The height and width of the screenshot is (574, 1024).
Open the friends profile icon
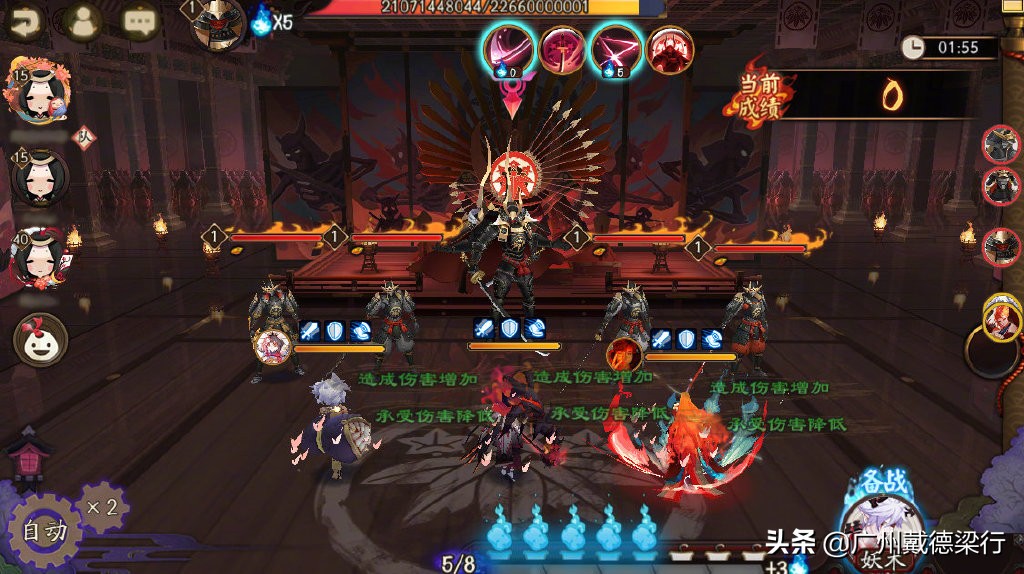(83, 20)
